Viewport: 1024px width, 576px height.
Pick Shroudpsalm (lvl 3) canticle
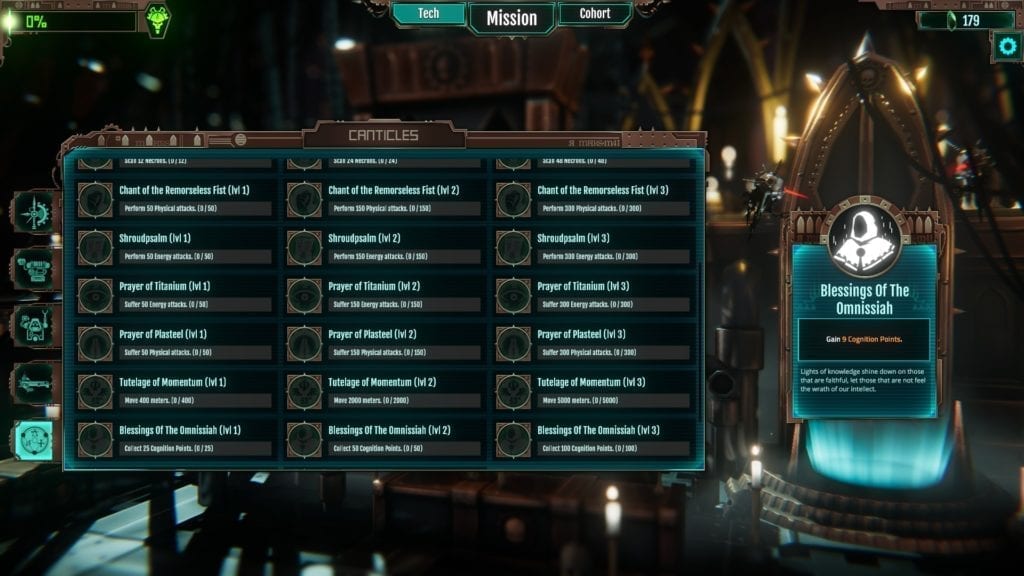(592, 247)
